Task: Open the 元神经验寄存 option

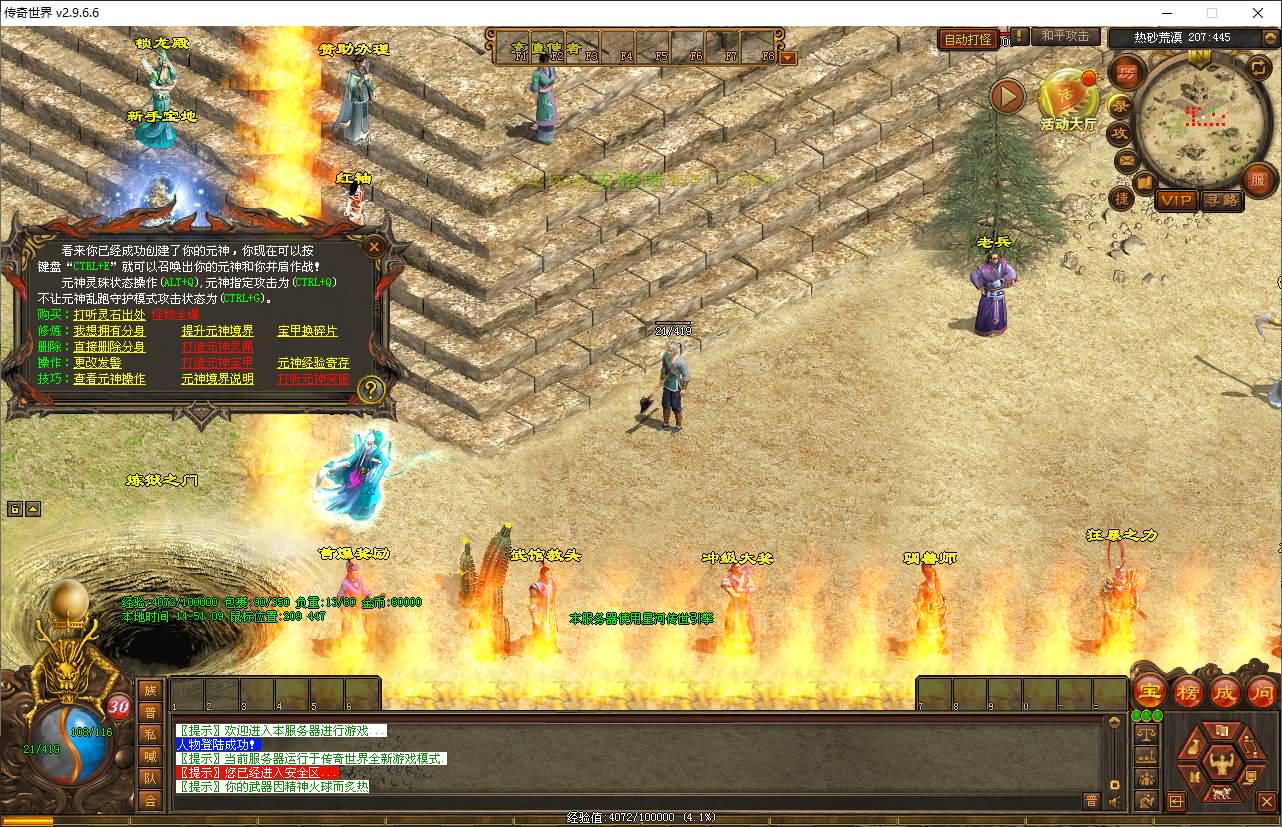Action: pyautogui.click(x=313, y=363)
